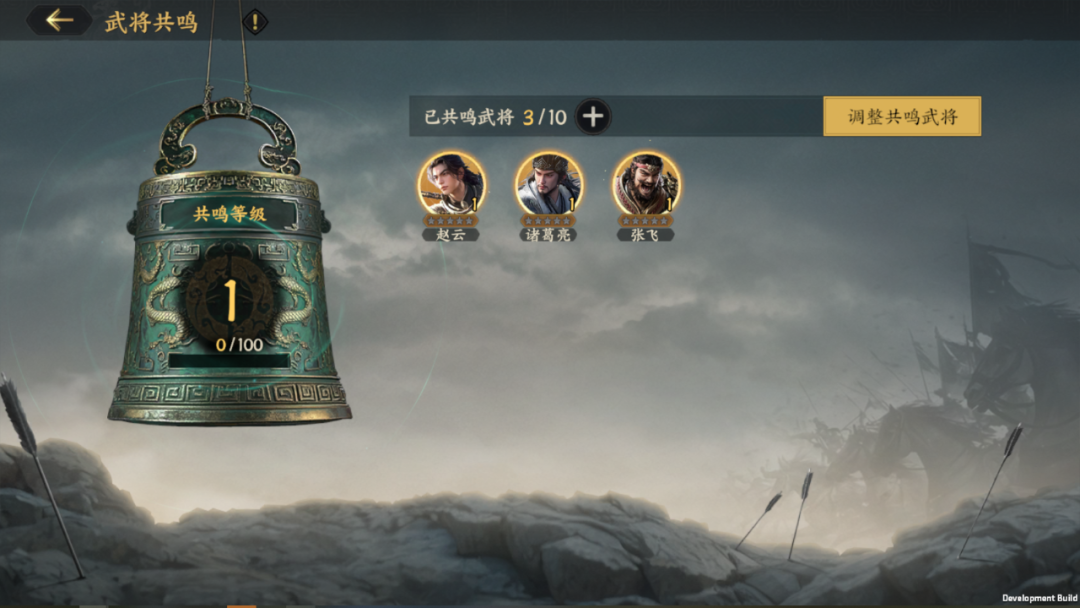1080x608 pixels.
Task: Go back with the arrow button
Action: point(59,20)
